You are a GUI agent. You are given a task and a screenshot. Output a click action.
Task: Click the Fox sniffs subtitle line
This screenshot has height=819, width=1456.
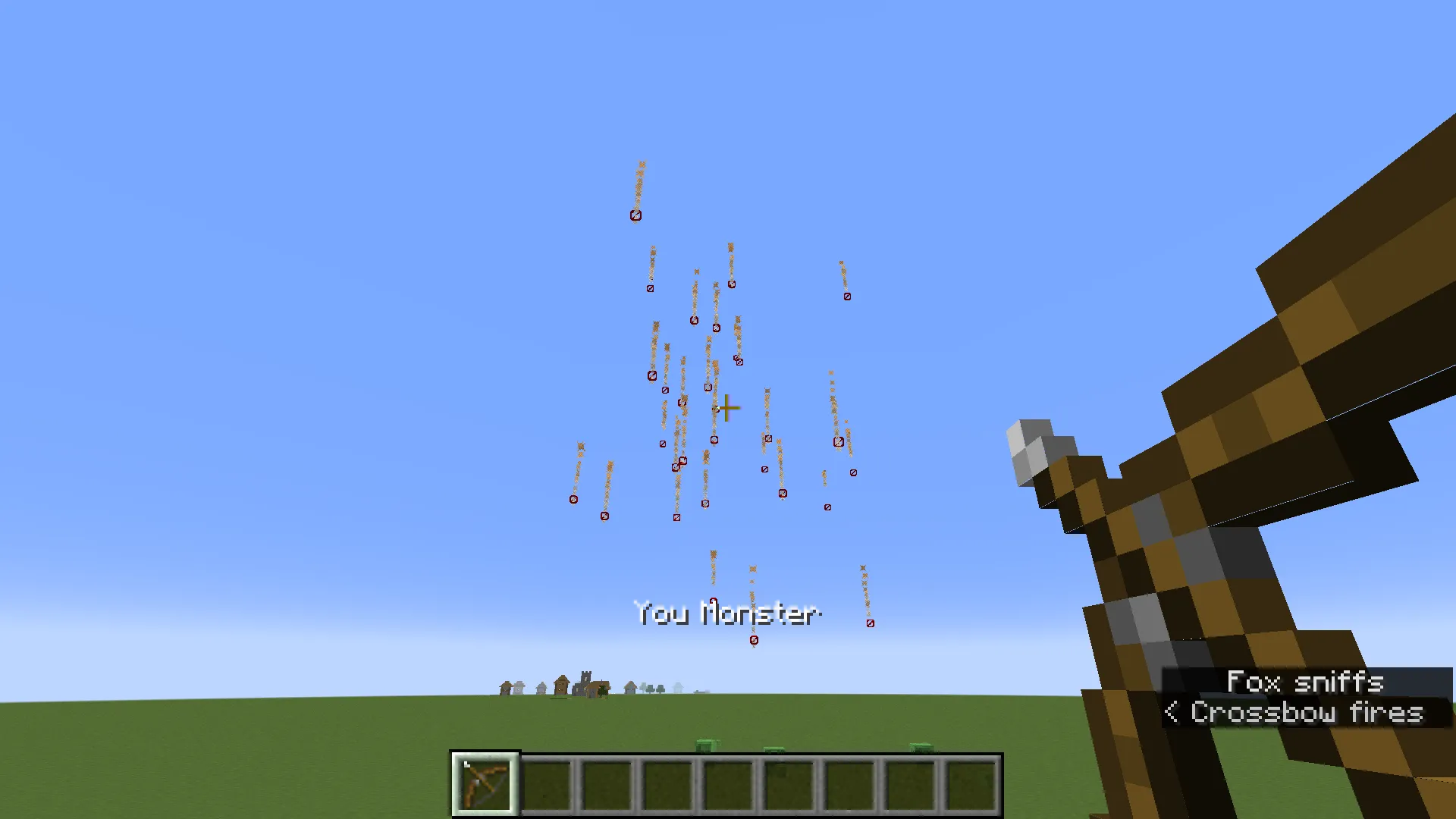(1304, 681)
